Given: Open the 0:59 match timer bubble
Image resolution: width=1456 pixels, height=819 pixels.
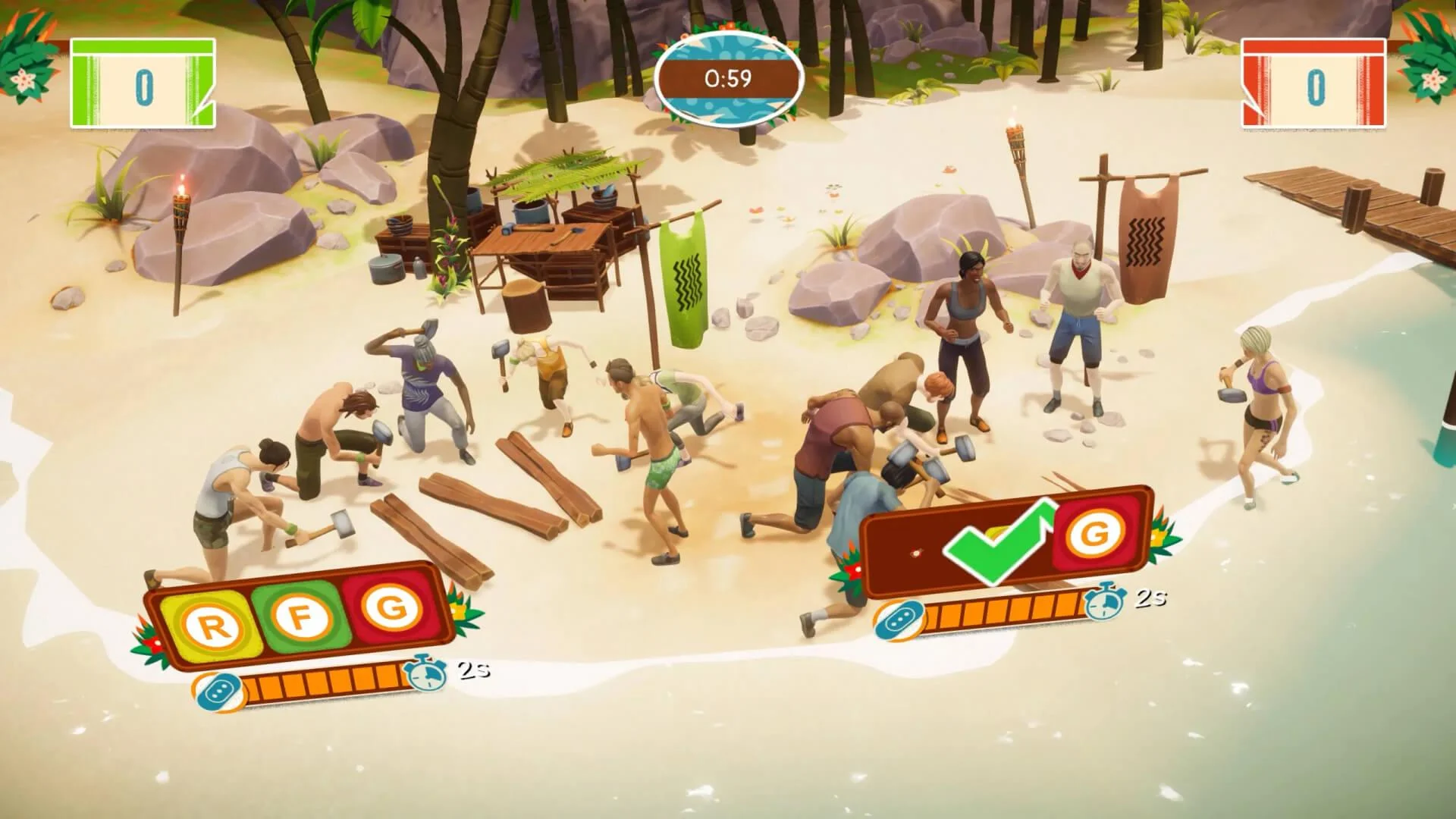Looking at the screenshot, I should pyautogui.click(x=726, y=77).
